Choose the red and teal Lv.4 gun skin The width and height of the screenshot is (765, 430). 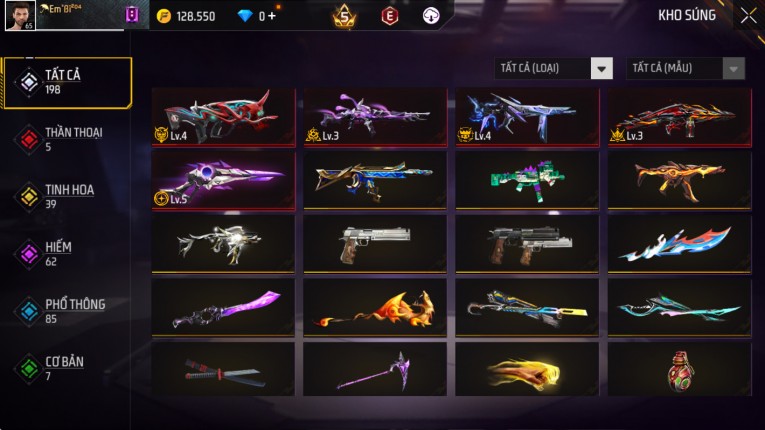(x=223, y=117)
